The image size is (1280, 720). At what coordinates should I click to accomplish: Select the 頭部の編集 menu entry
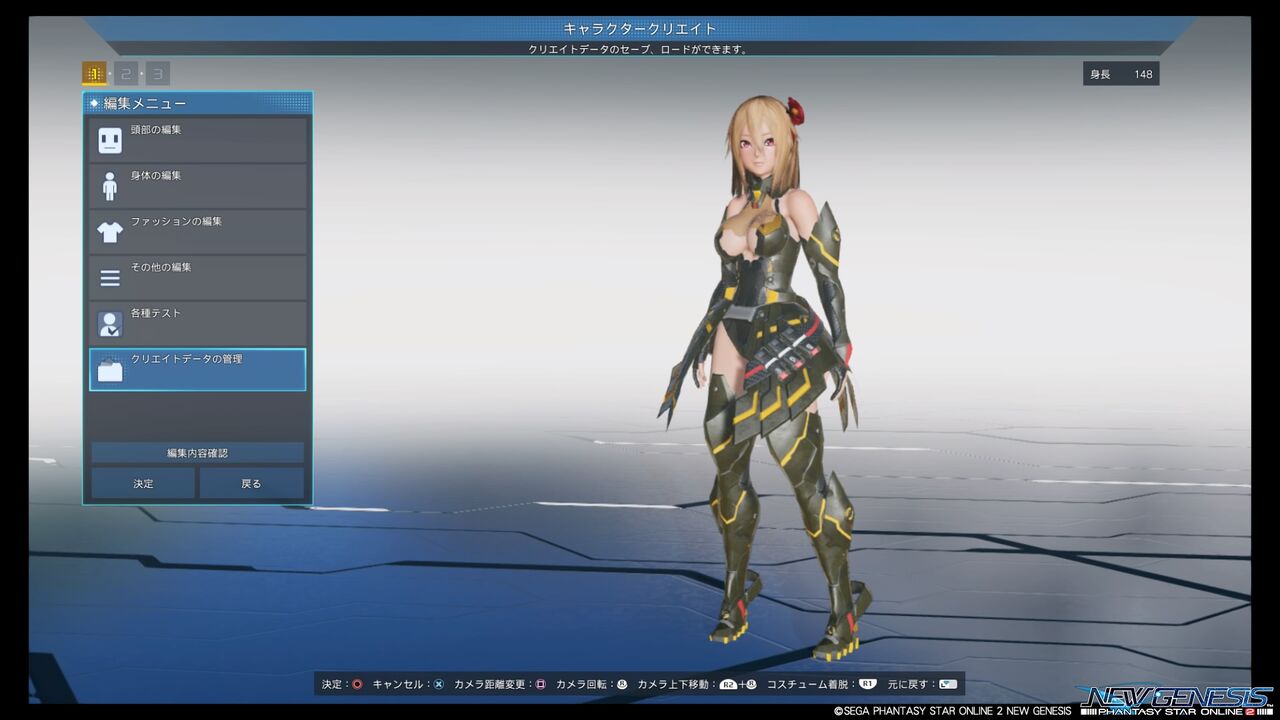[197, 140]
